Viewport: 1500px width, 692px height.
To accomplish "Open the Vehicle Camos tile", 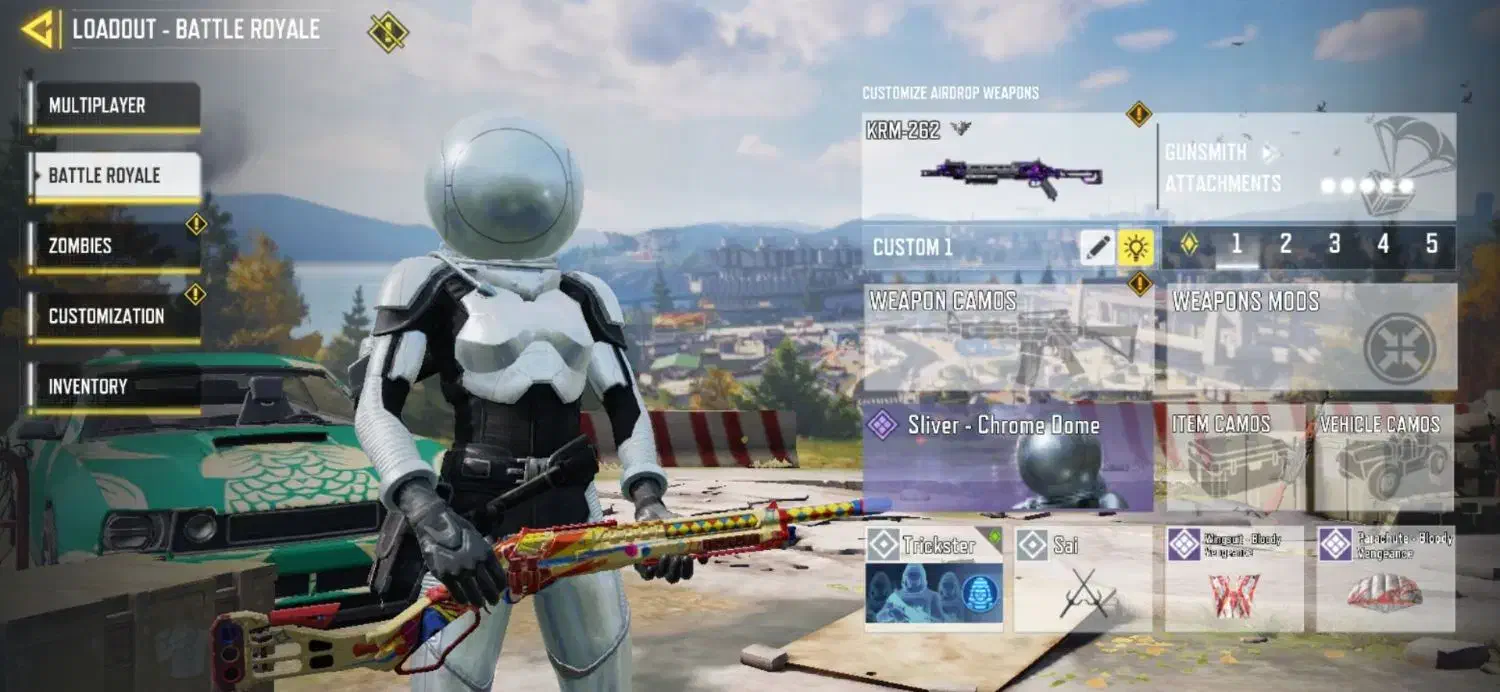I will click(x=1384, y=458).
